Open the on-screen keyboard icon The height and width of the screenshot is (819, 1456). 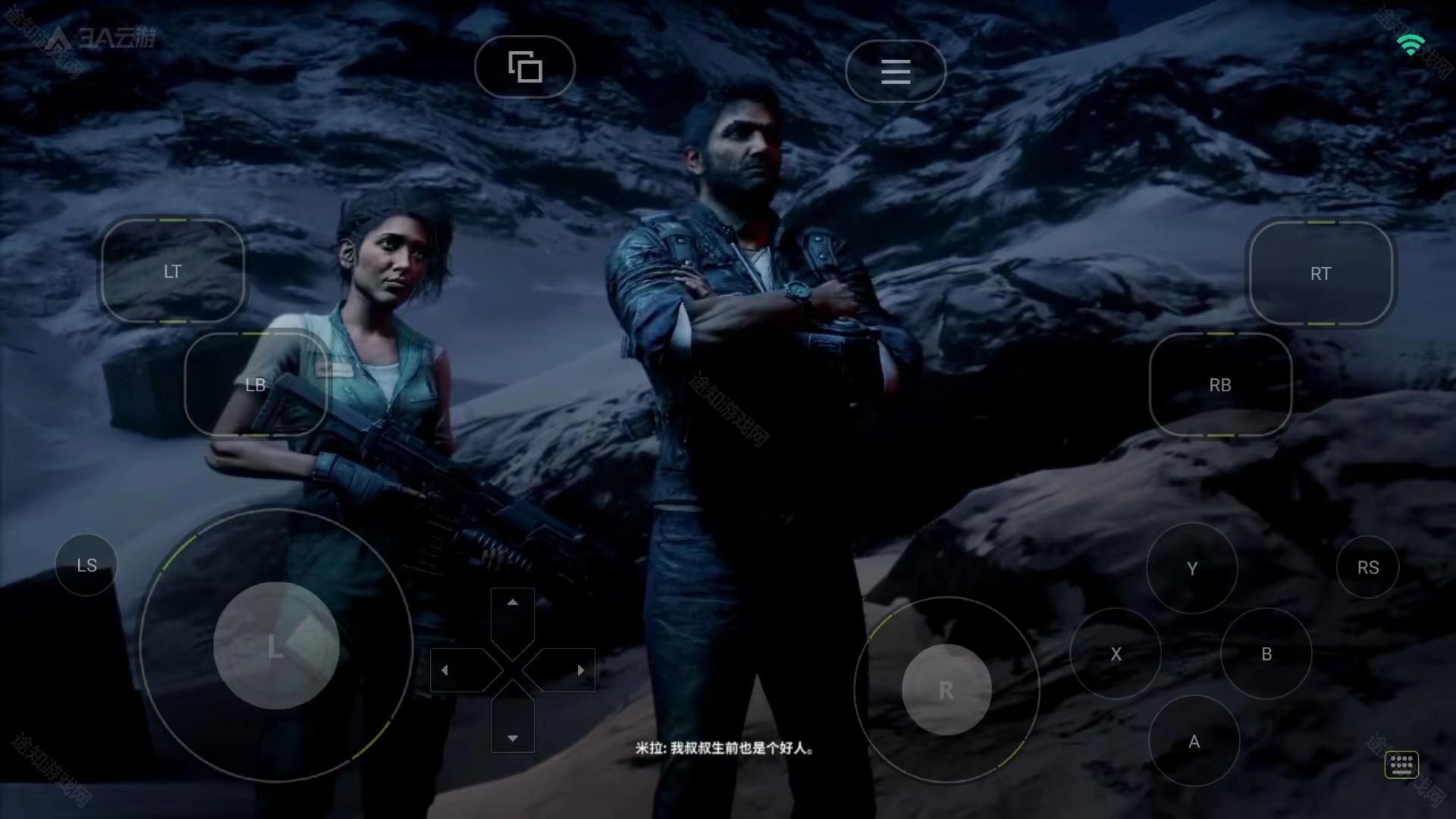(x=1401, y=764)
